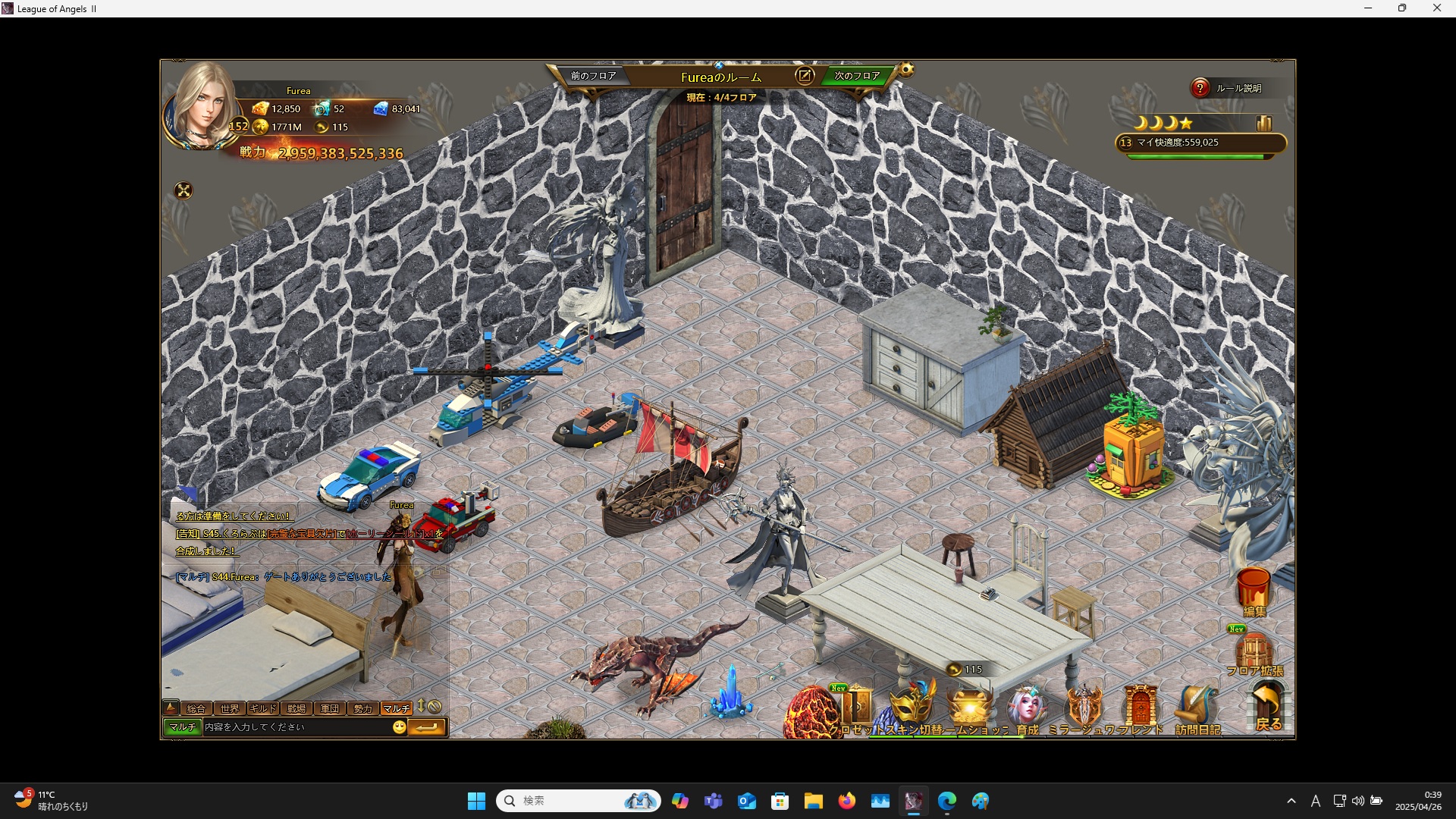Send chat message with orange enter button
The height and width of the screenshot is (819, 1456).
coord(426,727)
